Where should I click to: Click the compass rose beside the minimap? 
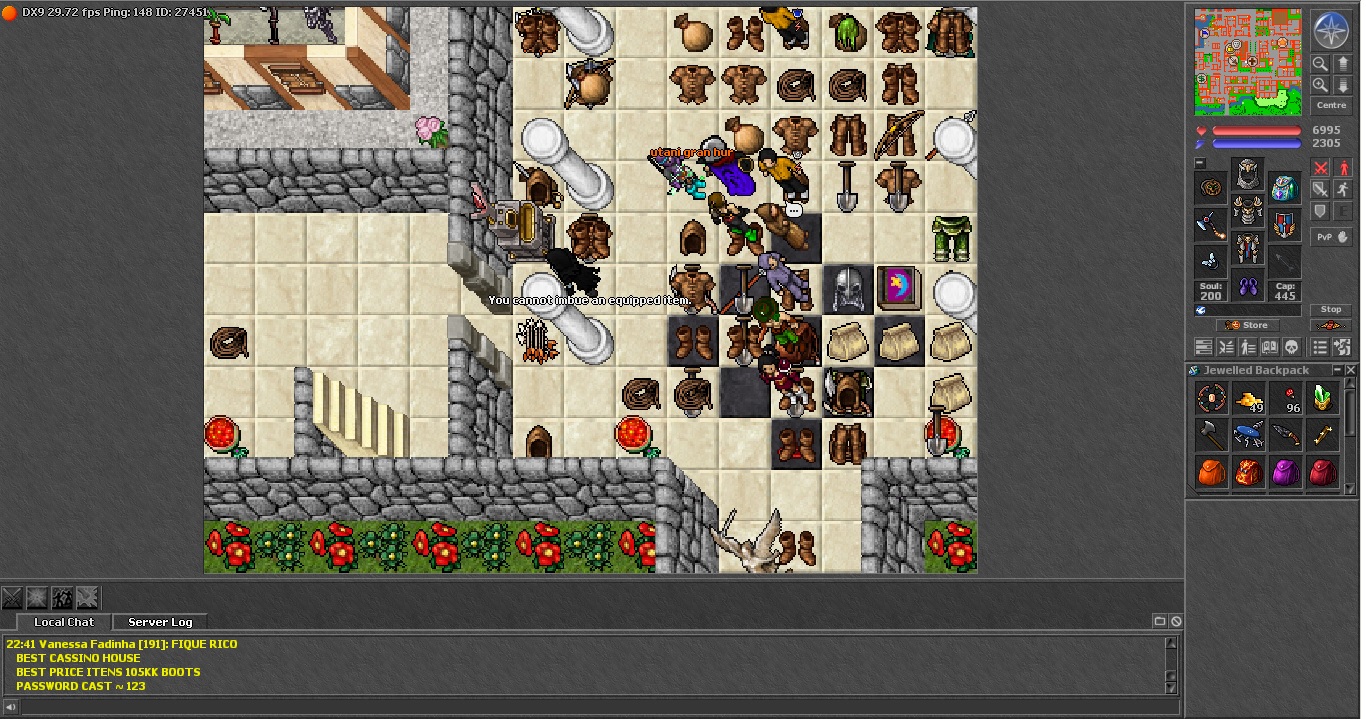[1331, 30]
